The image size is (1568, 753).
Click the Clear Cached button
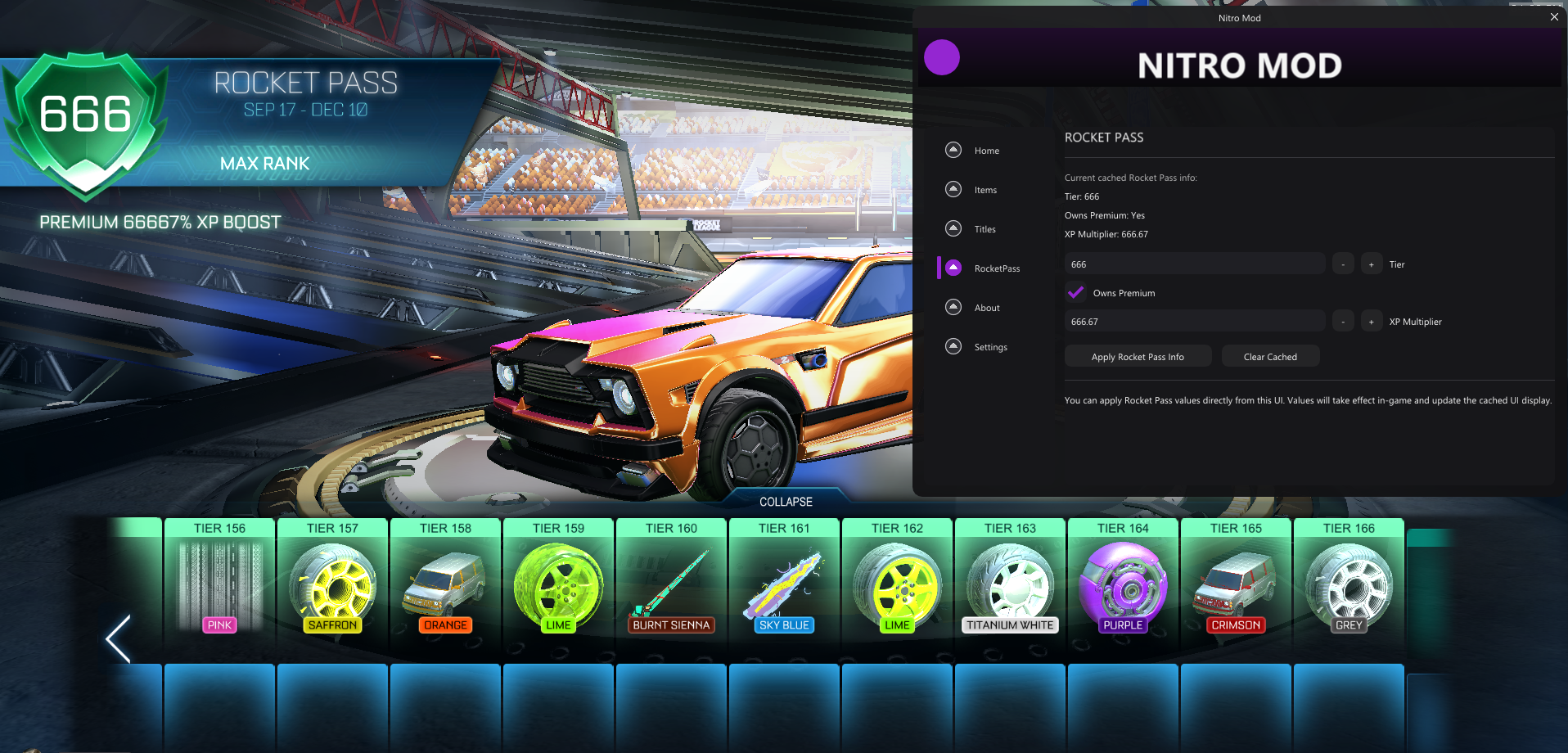1269,355
